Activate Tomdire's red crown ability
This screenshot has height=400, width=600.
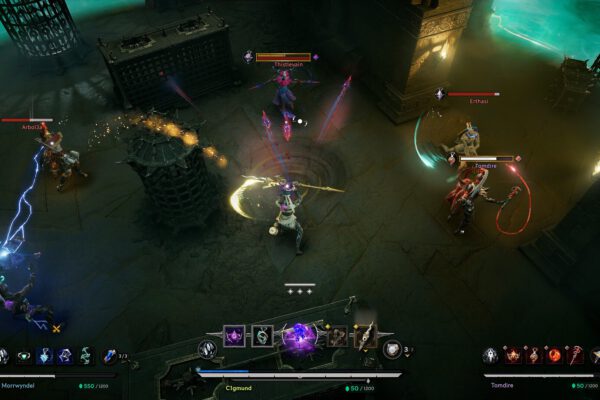click(513, 356)
